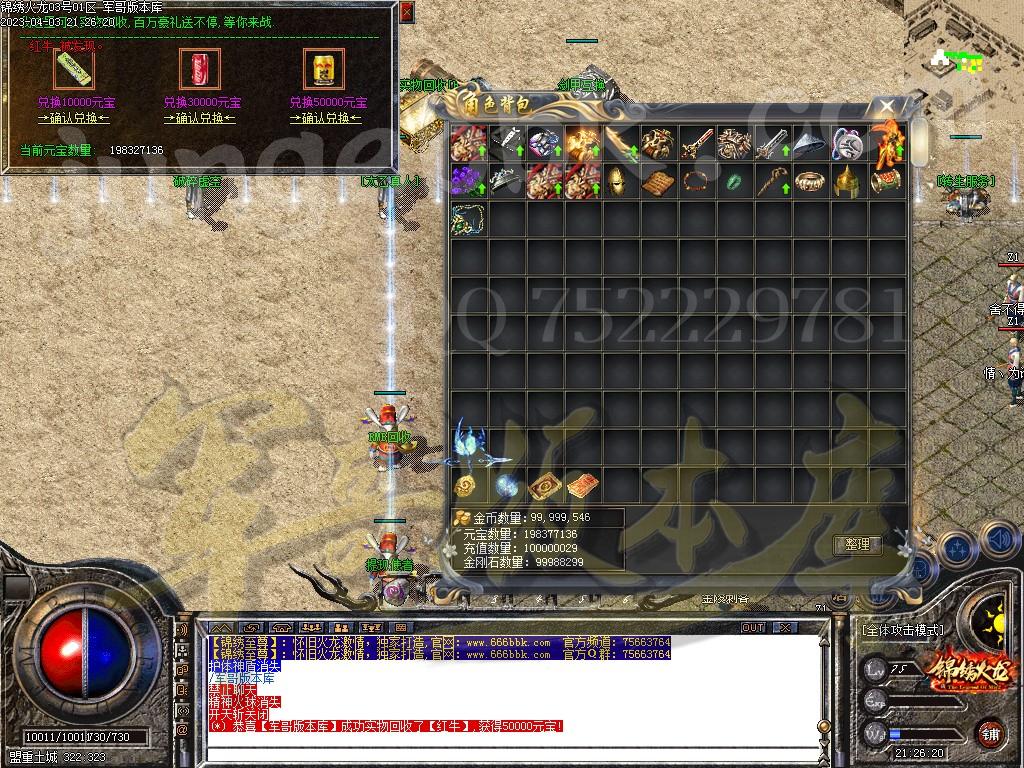Toggle the all-attack mode label
This screenshot has height=768, width=1024.
pos(901,630)
